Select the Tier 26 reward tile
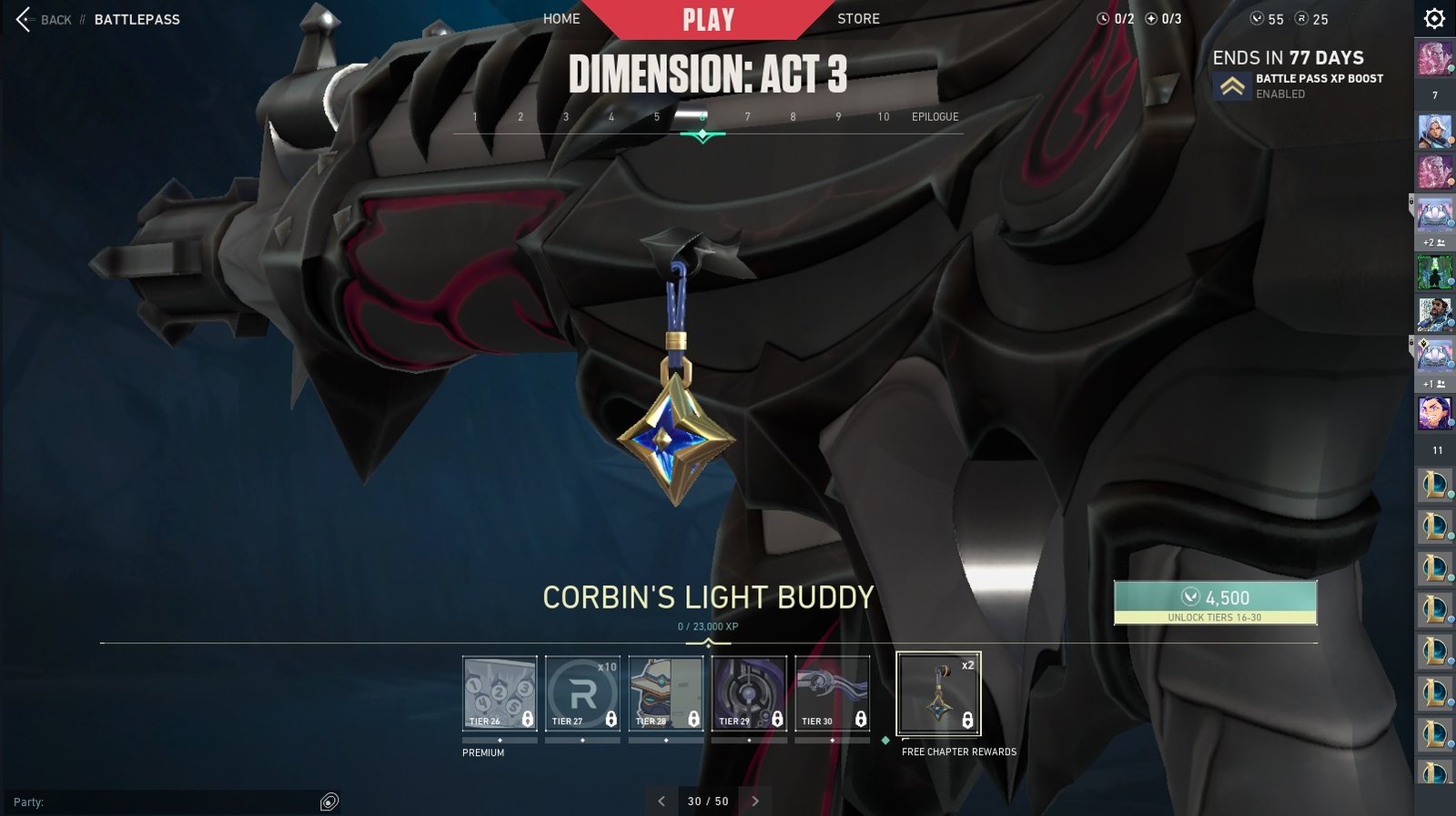Image resolution: width=1456 pixels, height=816 pixels. point(500,694)
